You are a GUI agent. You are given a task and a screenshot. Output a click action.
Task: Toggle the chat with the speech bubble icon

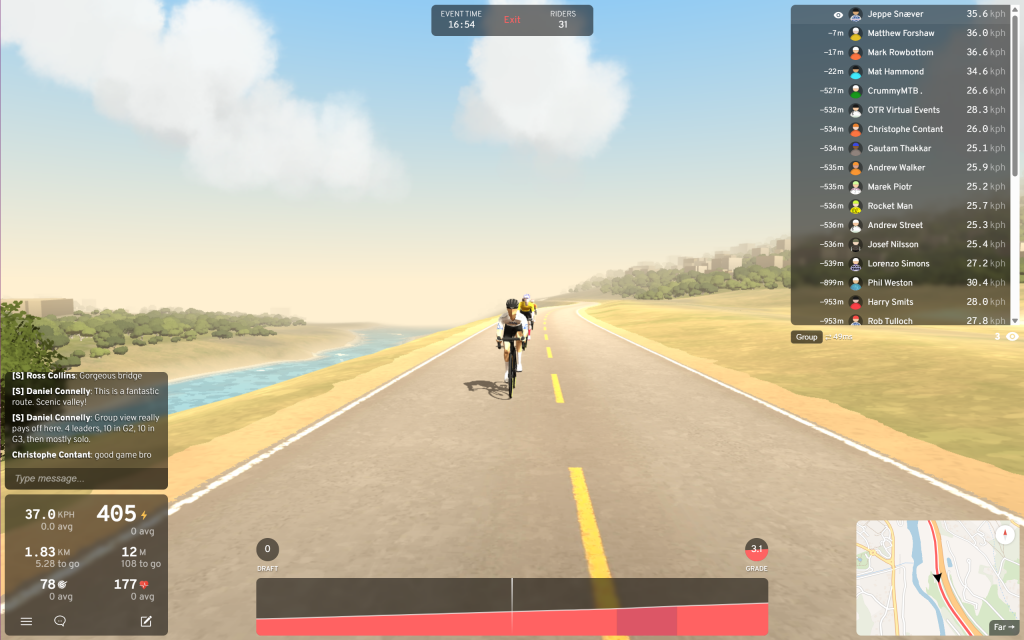tap(60, 621)
